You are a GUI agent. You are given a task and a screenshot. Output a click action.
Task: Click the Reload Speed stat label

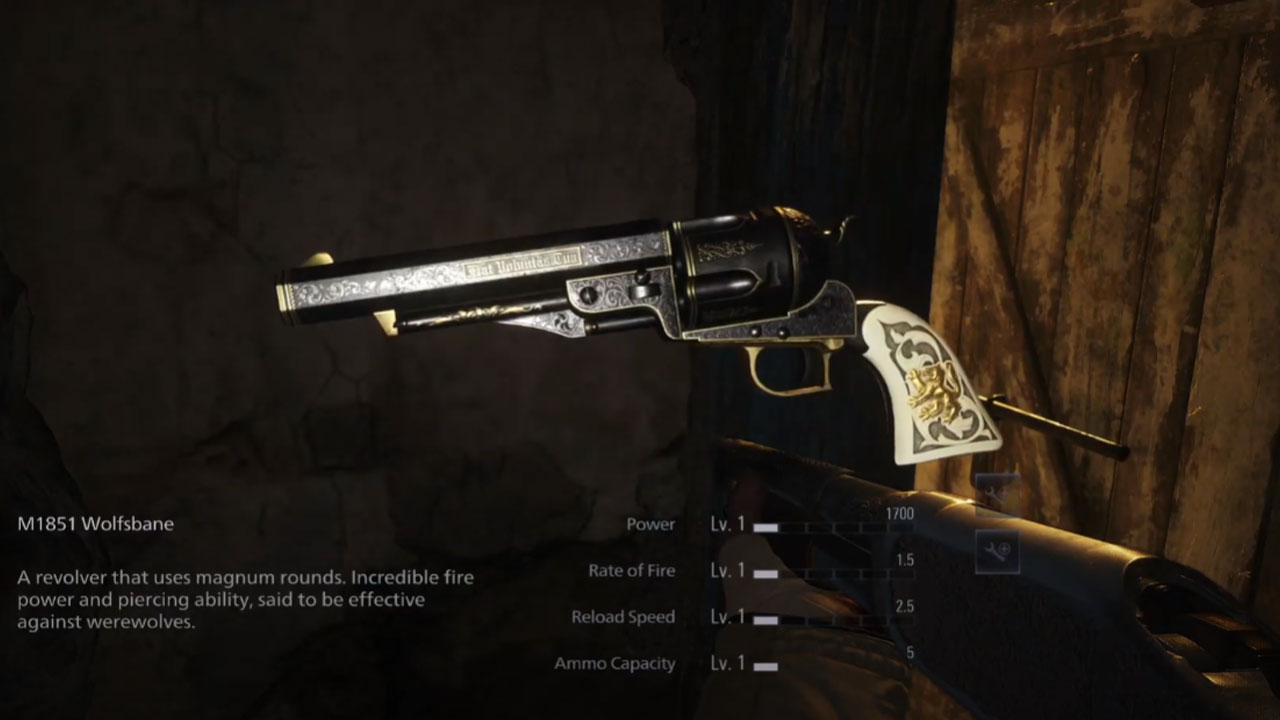(621, 617)
